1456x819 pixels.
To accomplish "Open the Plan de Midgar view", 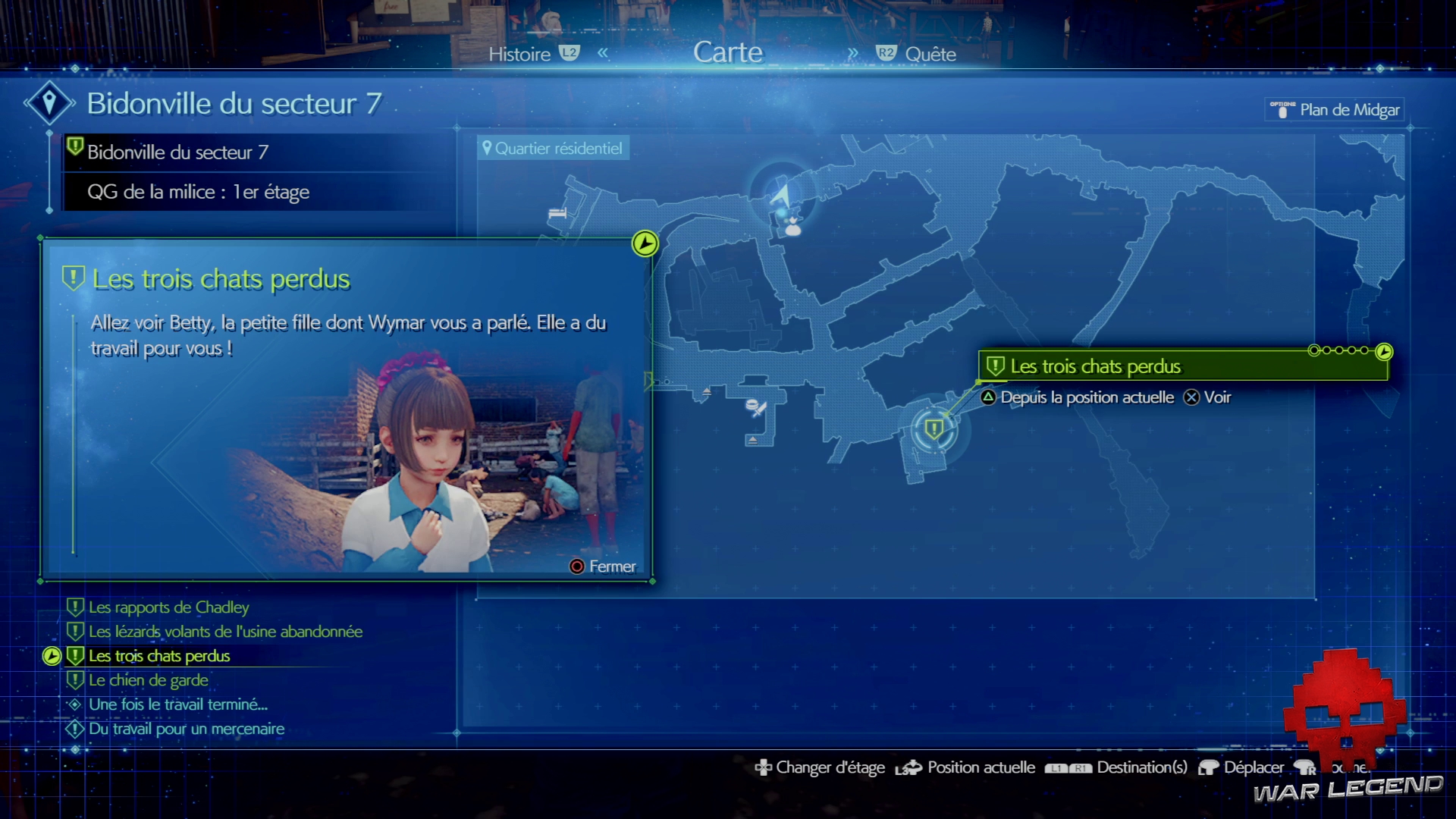I will 1348,110.
